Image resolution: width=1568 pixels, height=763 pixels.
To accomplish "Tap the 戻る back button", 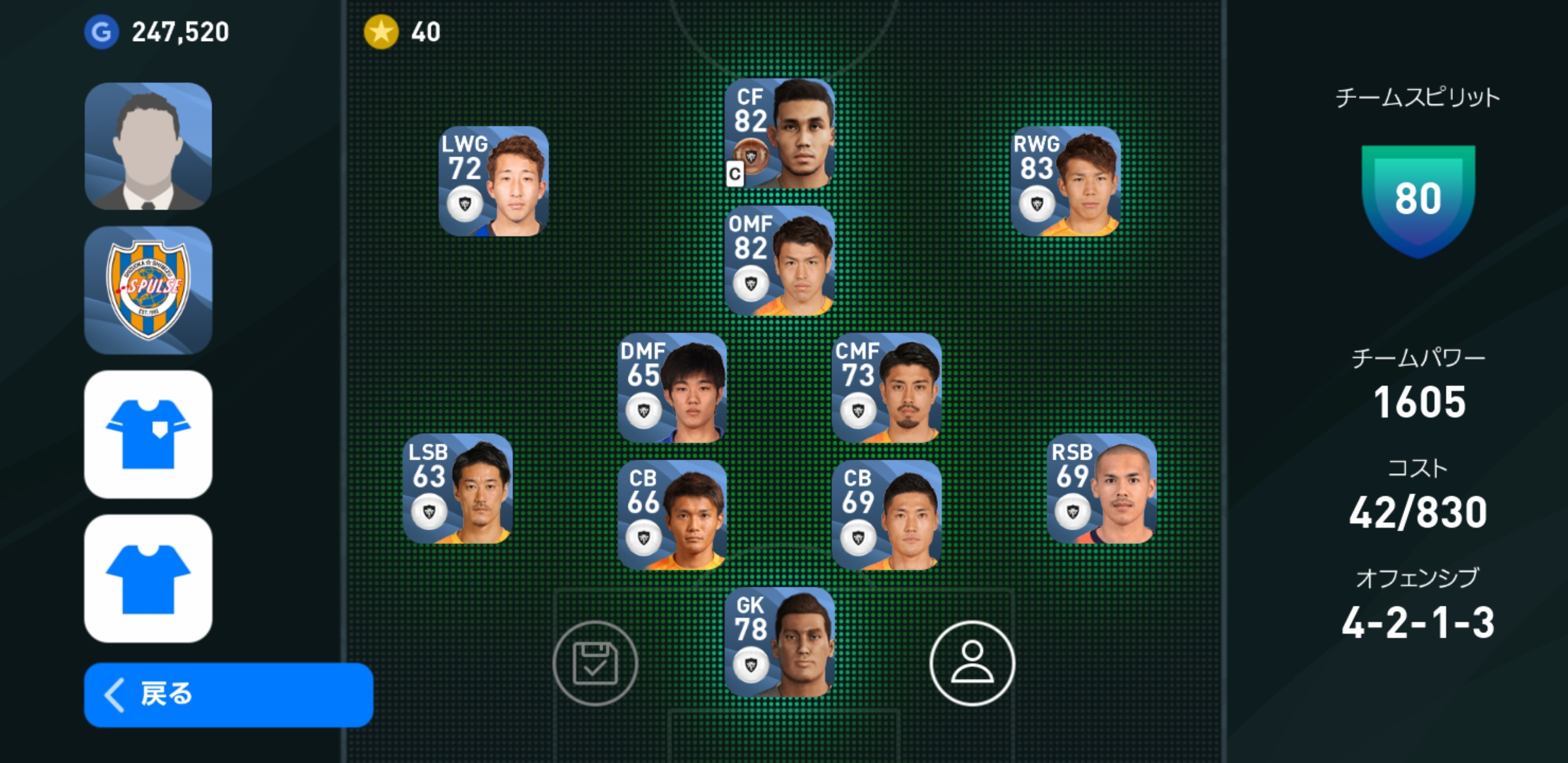I will [x=228, y=694].
